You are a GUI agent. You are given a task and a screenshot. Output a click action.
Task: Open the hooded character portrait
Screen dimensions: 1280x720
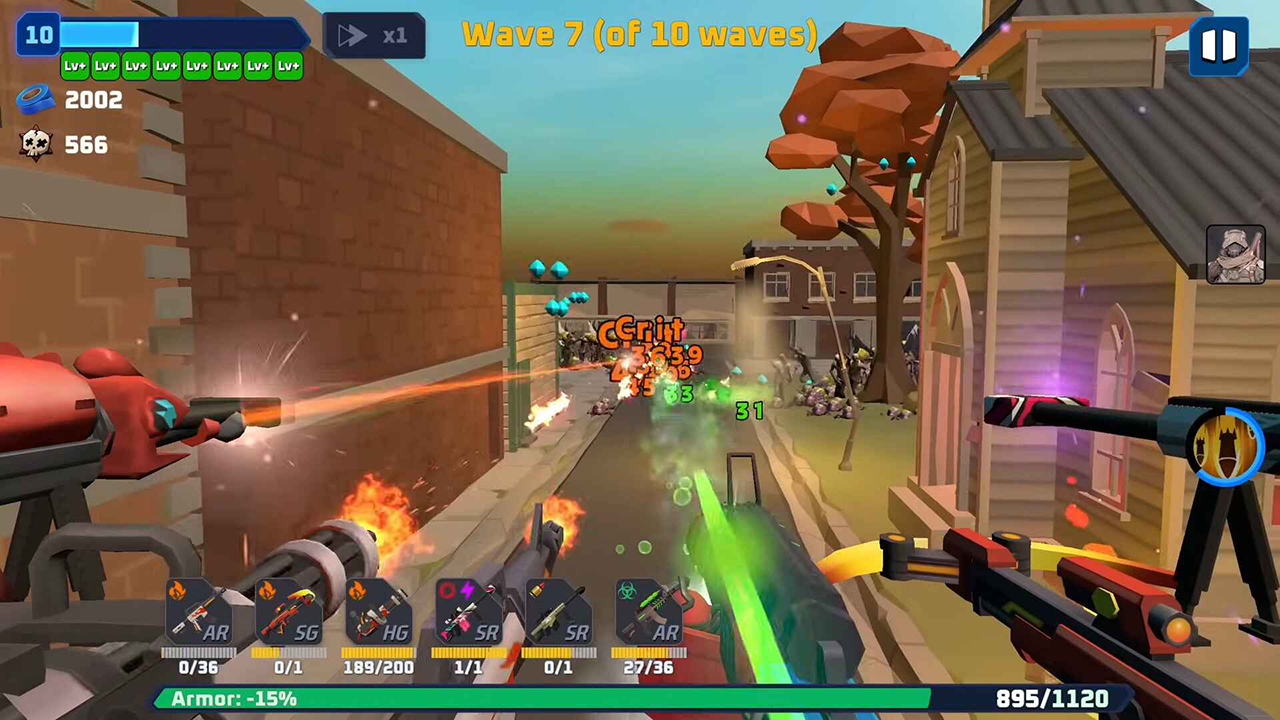[1235, 254]
